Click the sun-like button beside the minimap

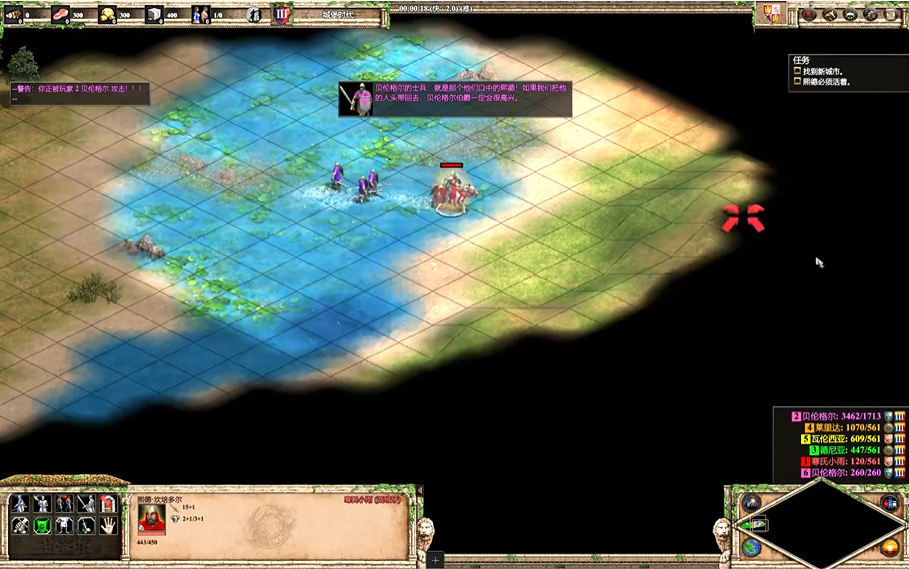(x=890, y=547)
